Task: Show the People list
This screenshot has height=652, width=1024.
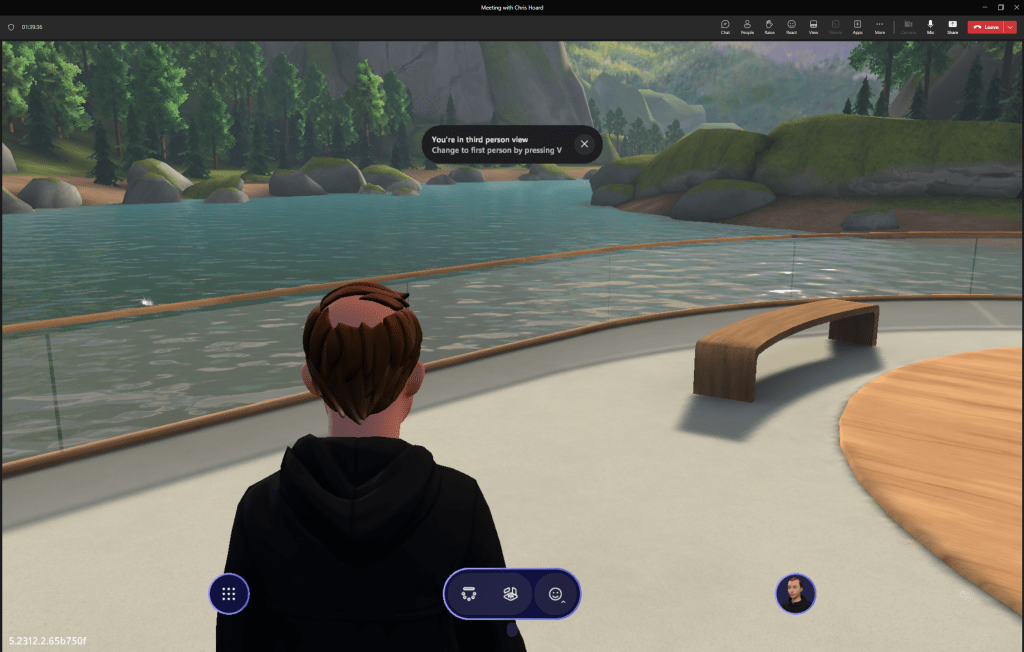Action: click(x=747, y=26)
